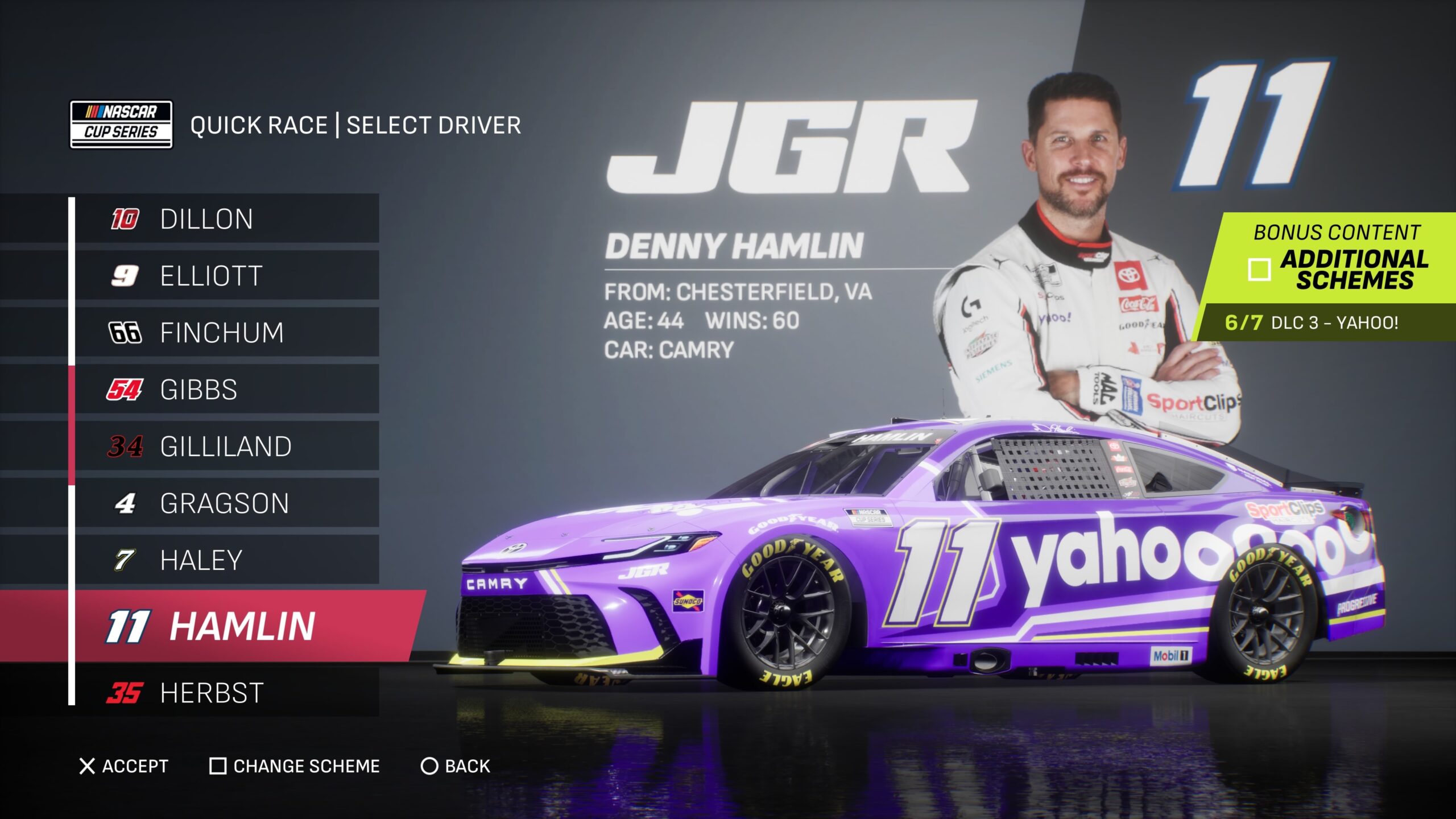Change the car paint scheme
Viewport: 1456px width, 819px height.
click(x=295, y=766)
